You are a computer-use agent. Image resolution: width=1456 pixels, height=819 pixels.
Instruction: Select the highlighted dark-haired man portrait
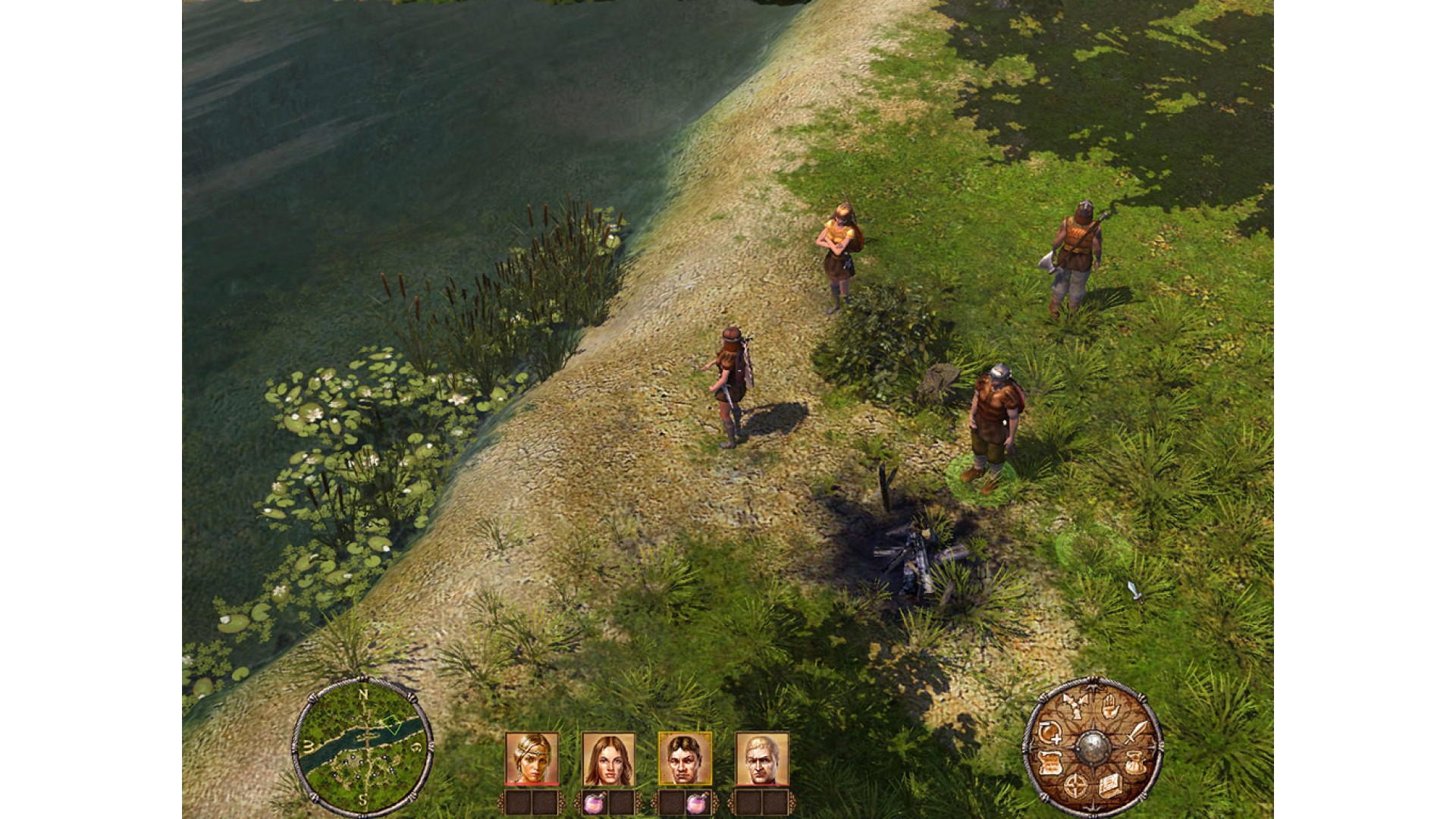point(685,758)
